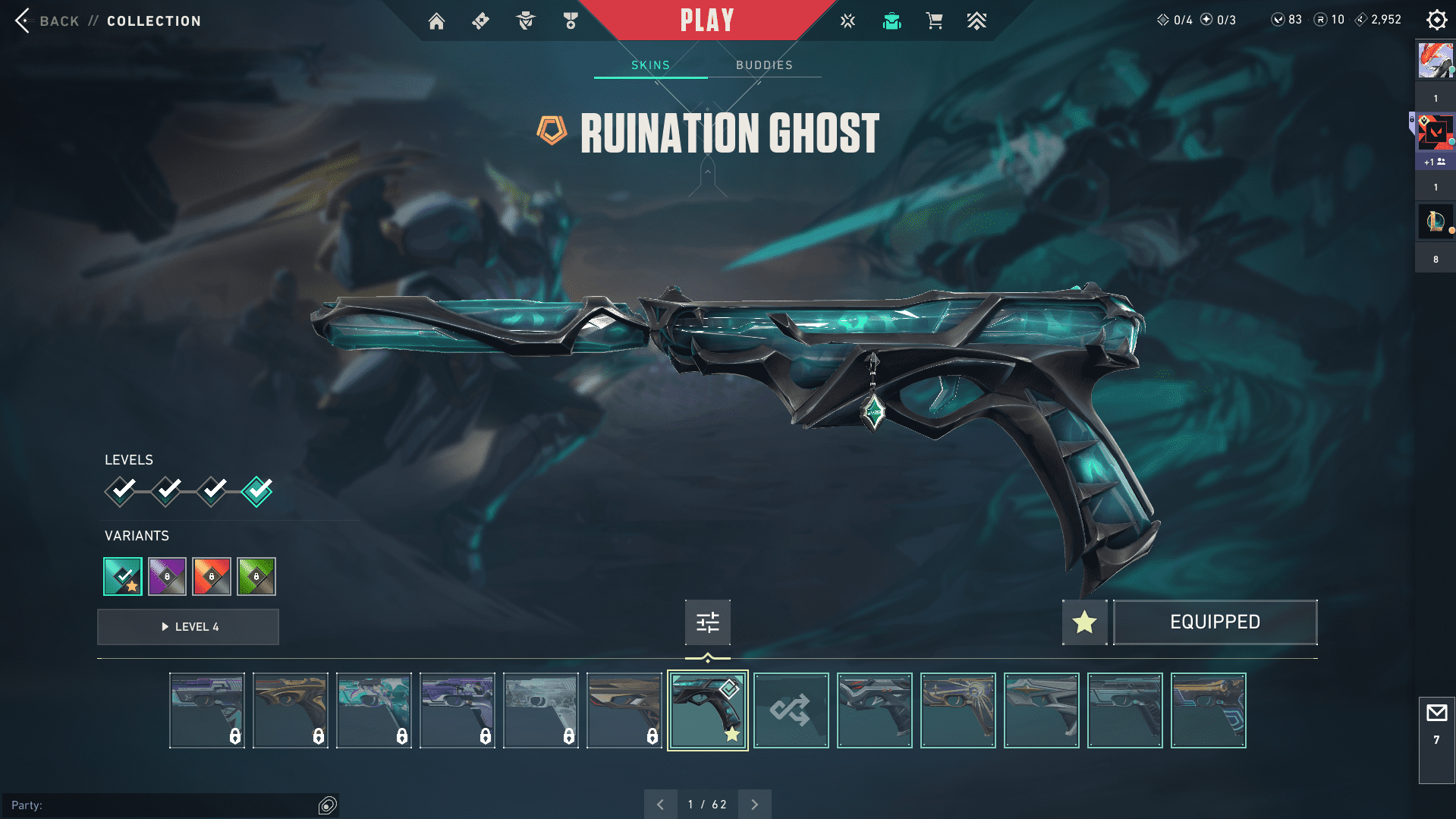This screenshot has width=1456, height=819.
Task: Open the Skins tab
Action: coord(650,65)
